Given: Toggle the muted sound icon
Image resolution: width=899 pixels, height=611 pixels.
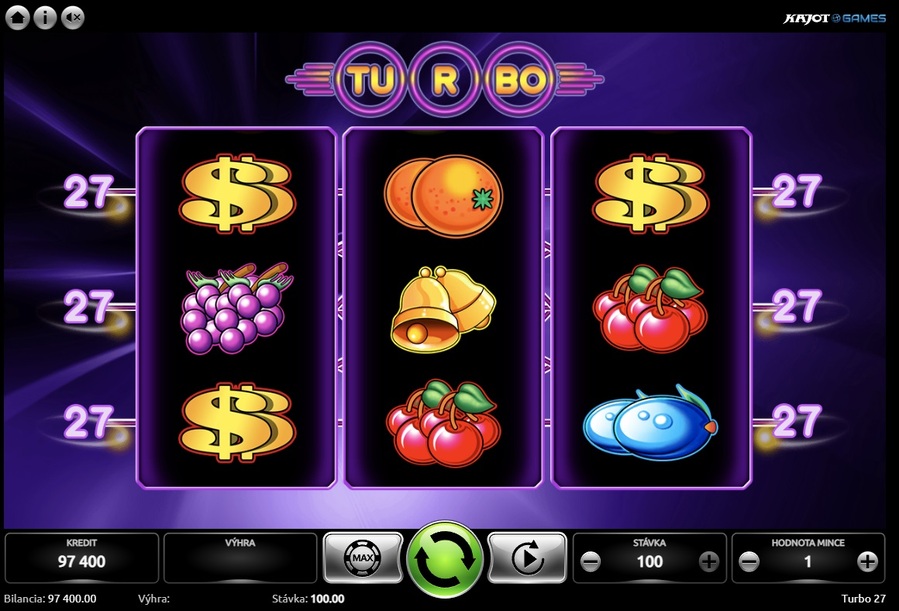Looking at the screenshot, I should click(x=72, y=17).
